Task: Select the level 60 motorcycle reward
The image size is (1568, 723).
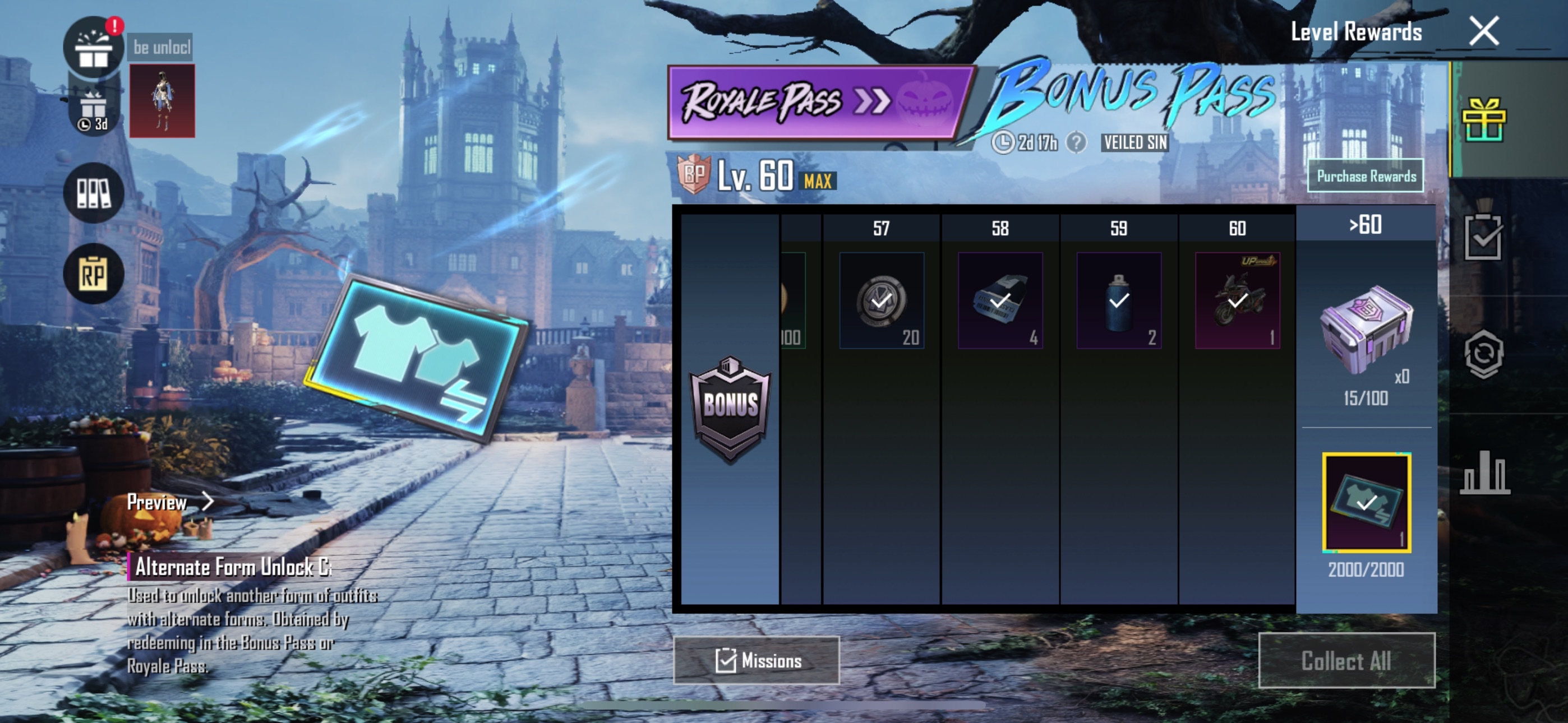Action: coord(1237,300)
